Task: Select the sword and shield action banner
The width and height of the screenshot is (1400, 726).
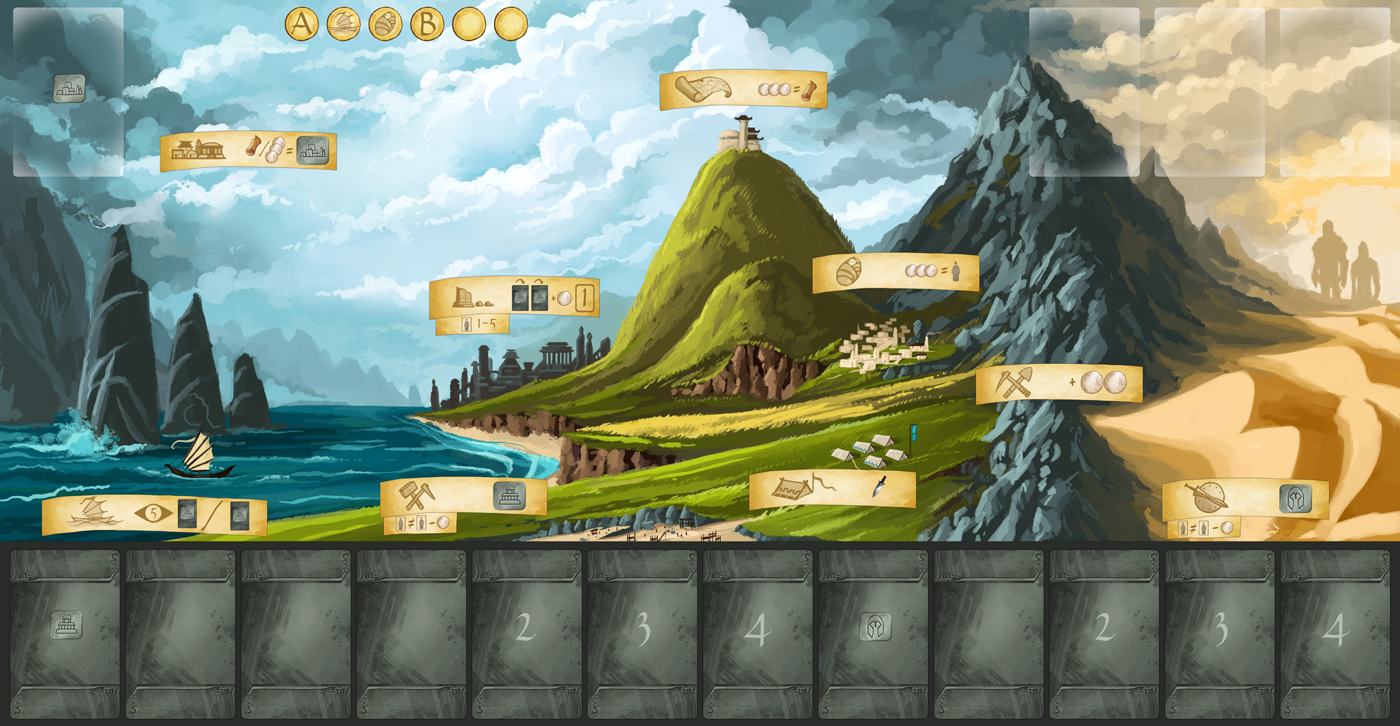Action: point(1245,499)
